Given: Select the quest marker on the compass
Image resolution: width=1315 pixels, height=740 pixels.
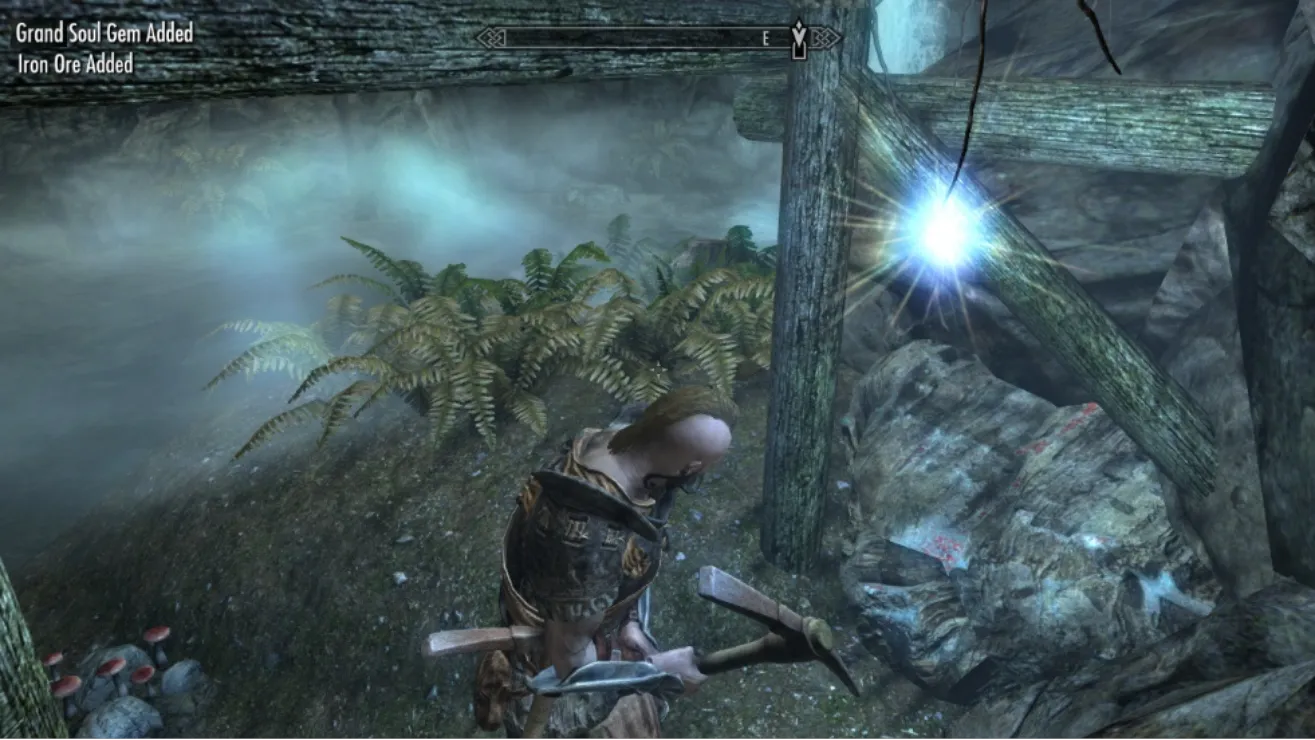Looking at the screenshot, I should [x=798, y=38].
